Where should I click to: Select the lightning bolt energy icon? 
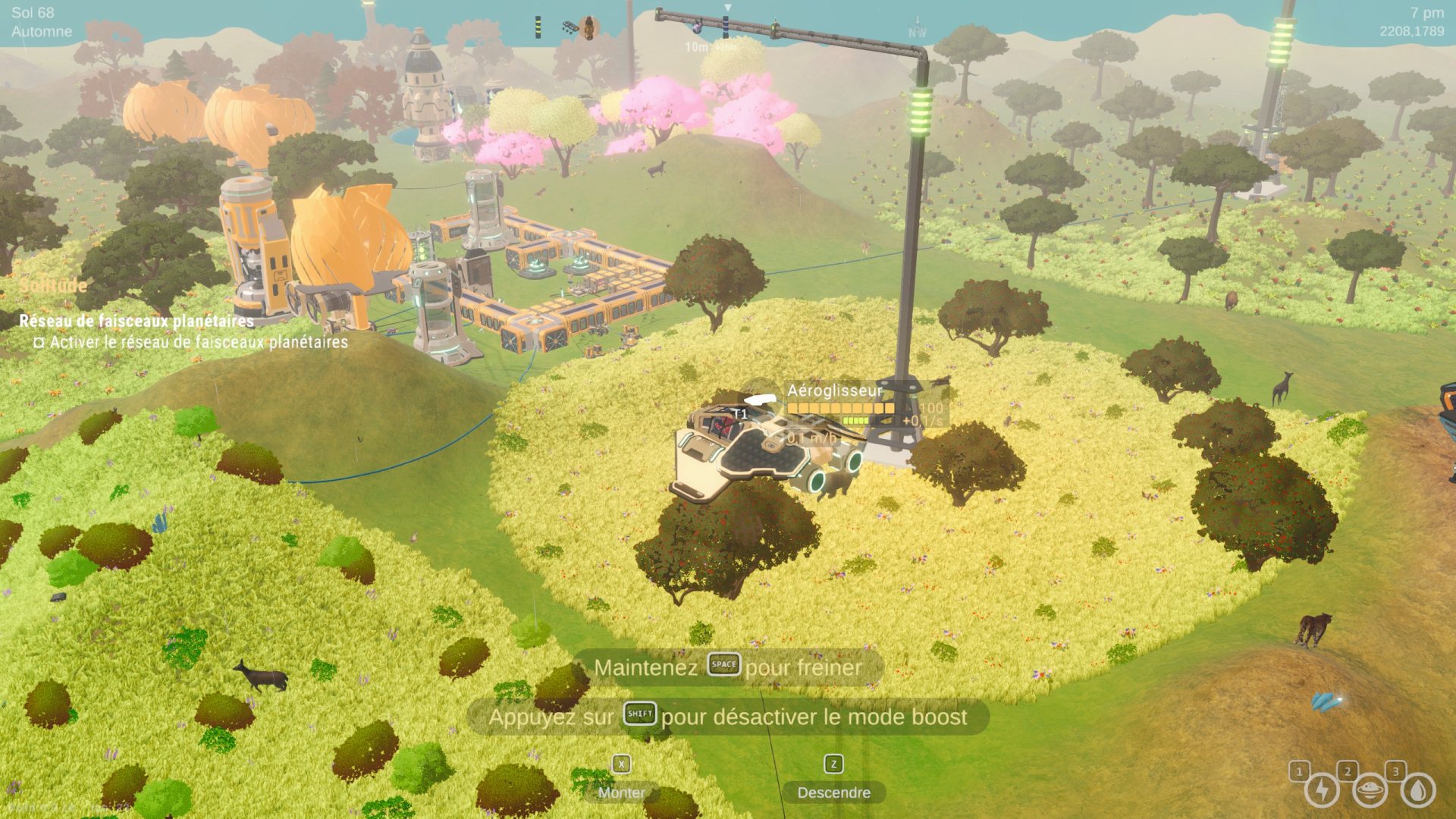pyautogui.click(x=1321, y=791)
